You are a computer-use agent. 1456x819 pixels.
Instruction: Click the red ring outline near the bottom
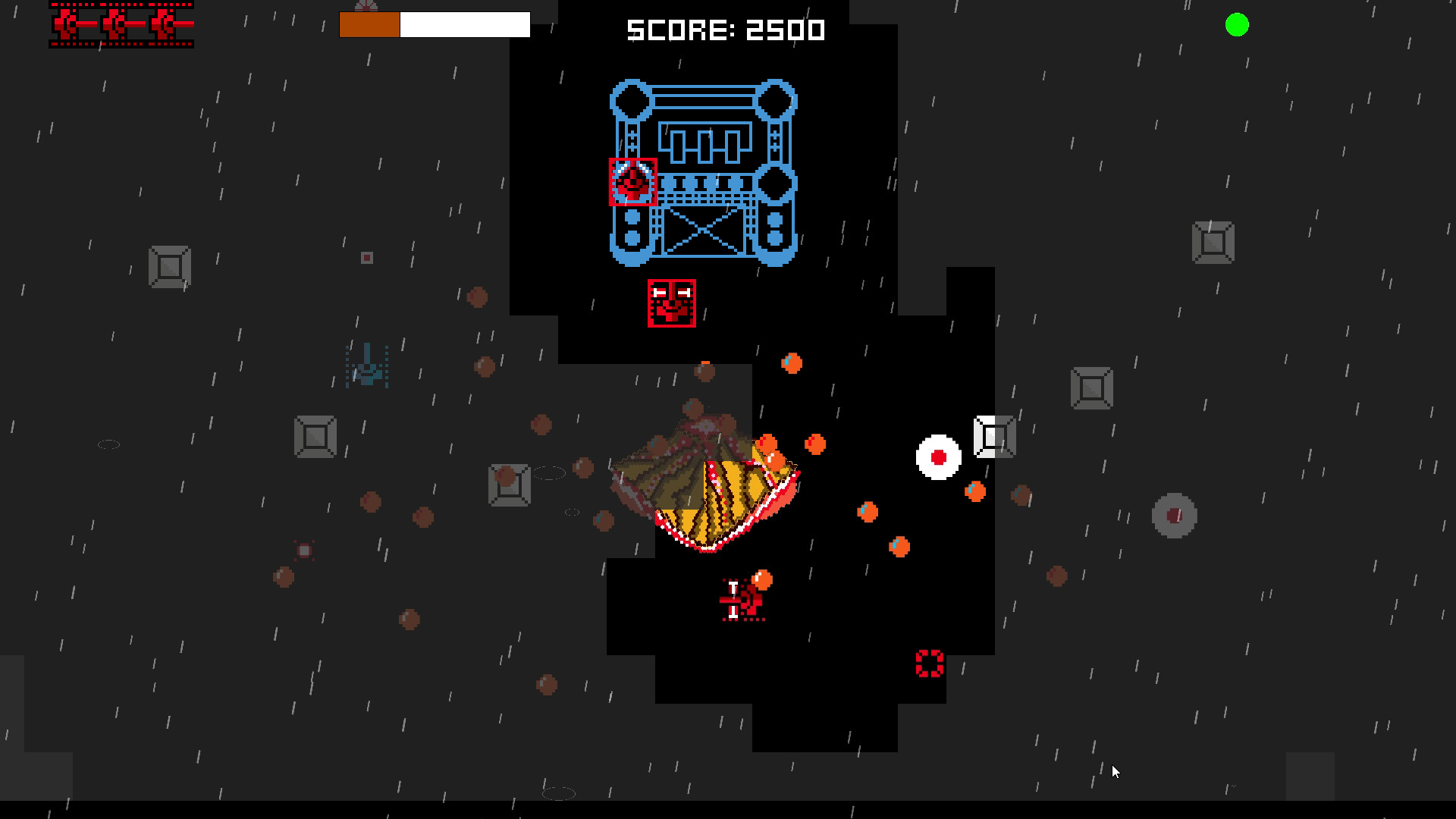tap(928, 665)
